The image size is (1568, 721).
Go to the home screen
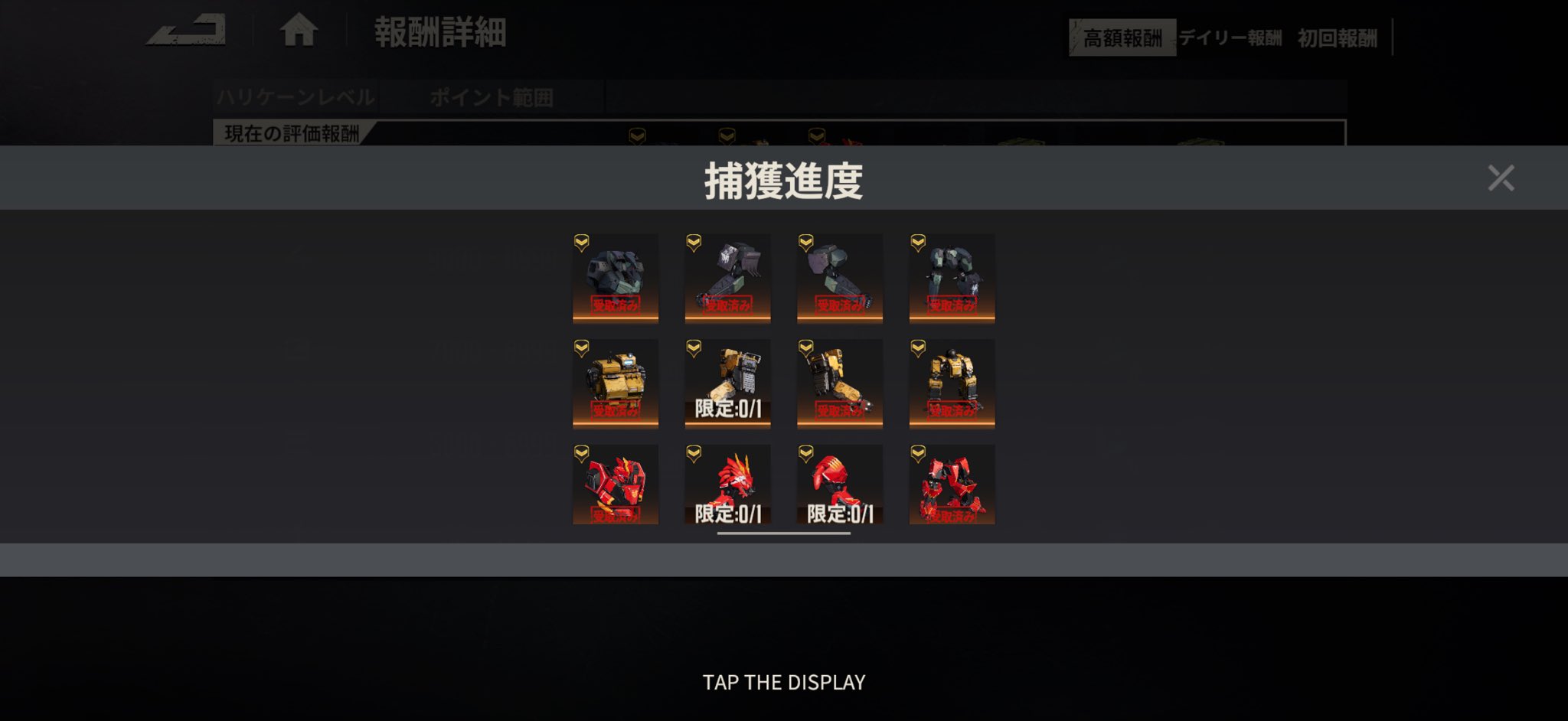(299, 31)
